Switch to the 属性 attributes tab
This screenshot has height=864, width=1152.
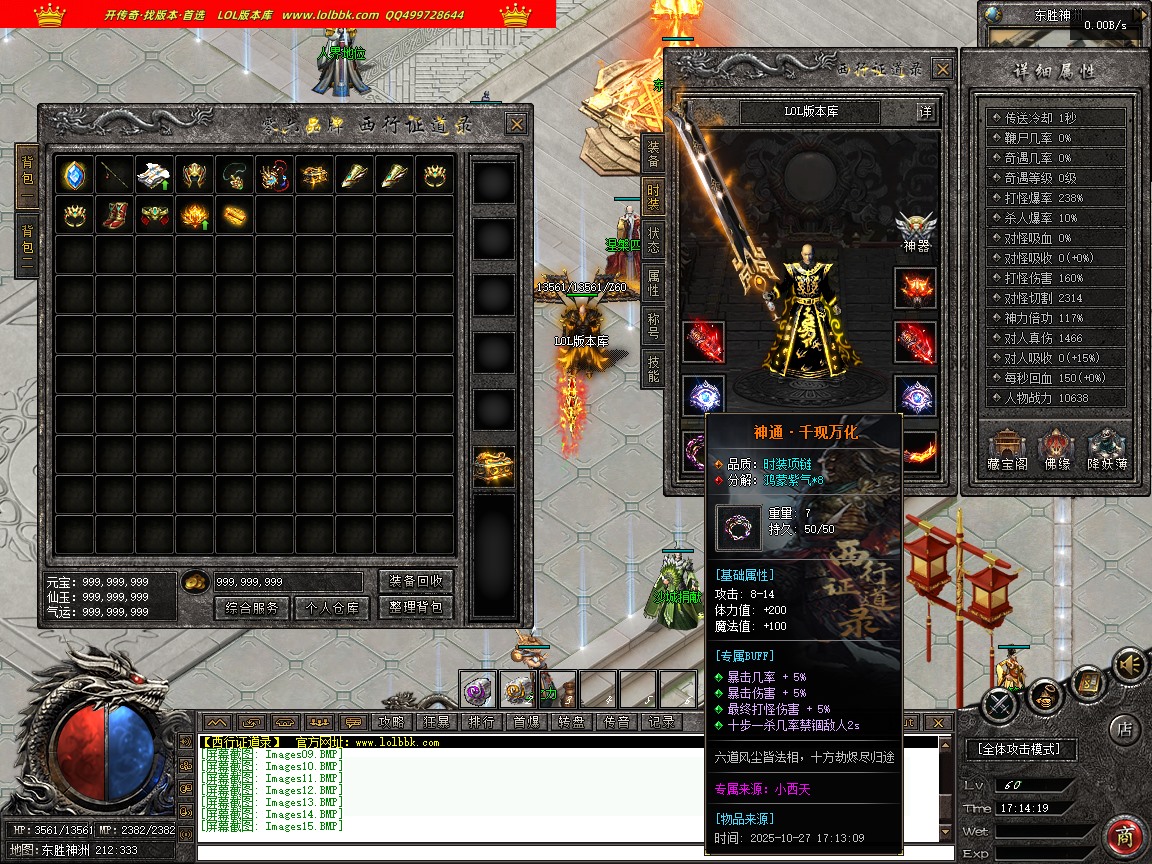653,283
